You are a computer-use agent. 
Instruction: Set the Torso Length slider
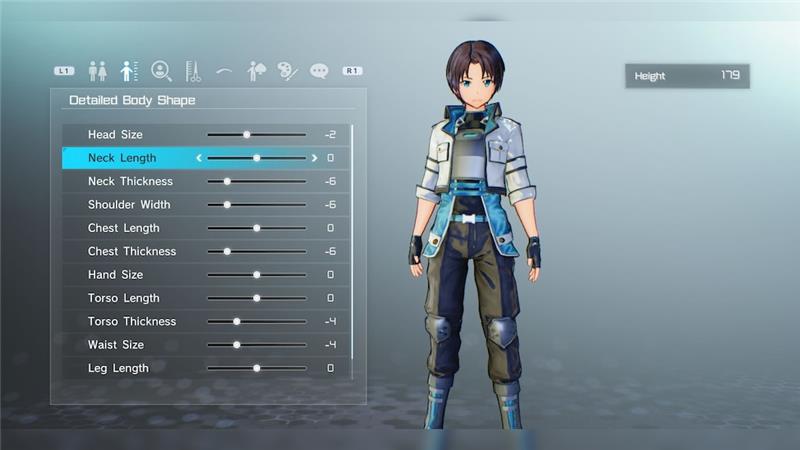[x=256, y=298]
